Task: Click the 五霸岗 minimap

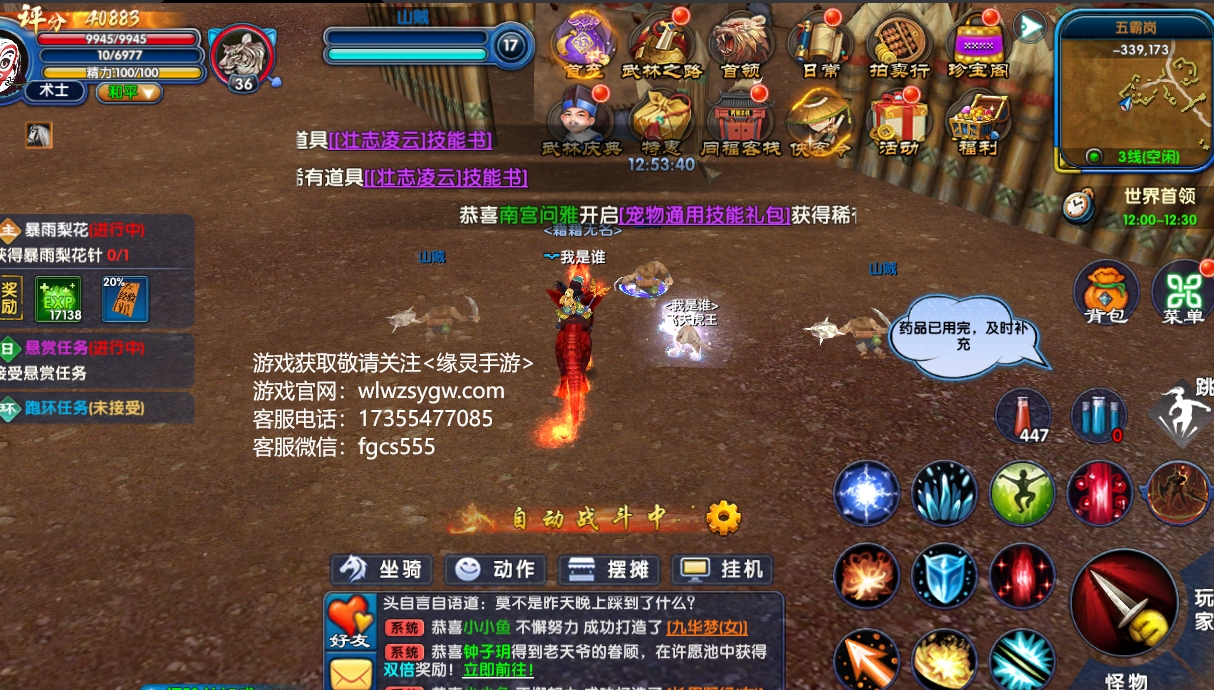Action: (1134, 88)
